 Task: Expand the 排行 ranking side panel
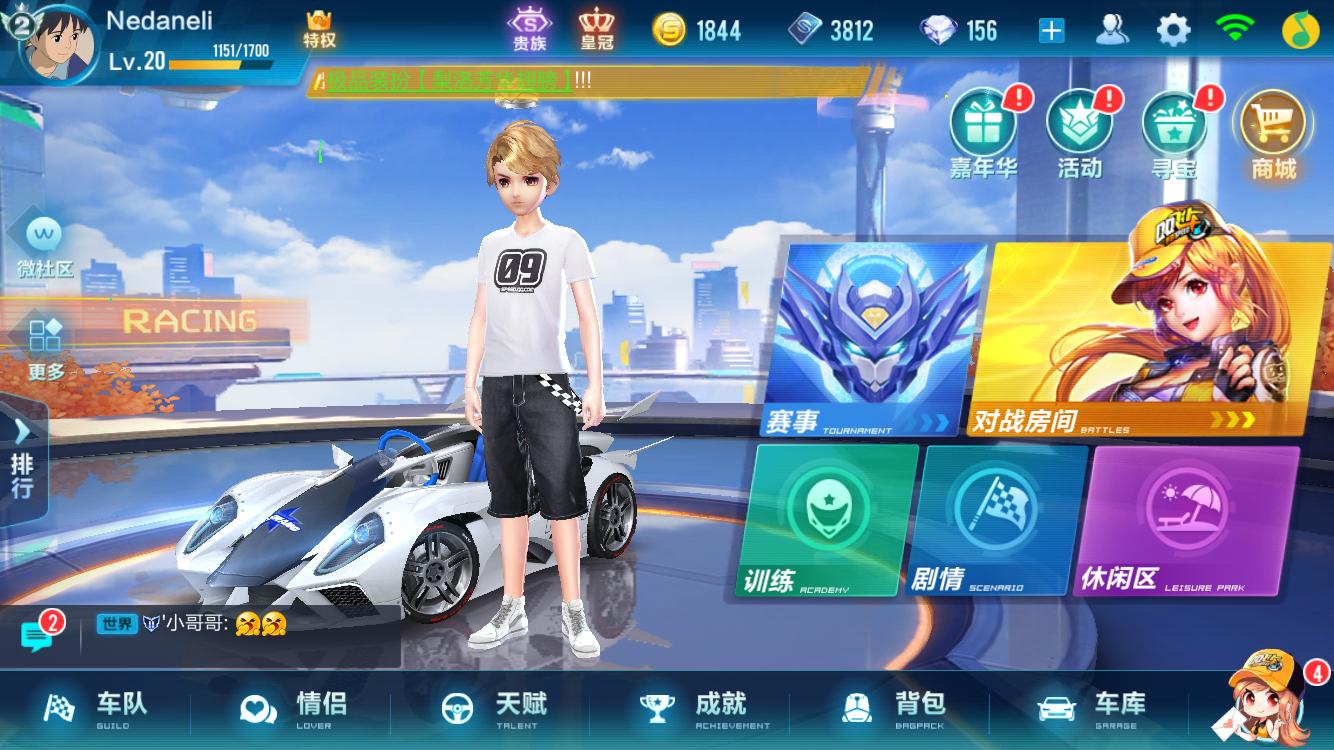tap(20, 460)
